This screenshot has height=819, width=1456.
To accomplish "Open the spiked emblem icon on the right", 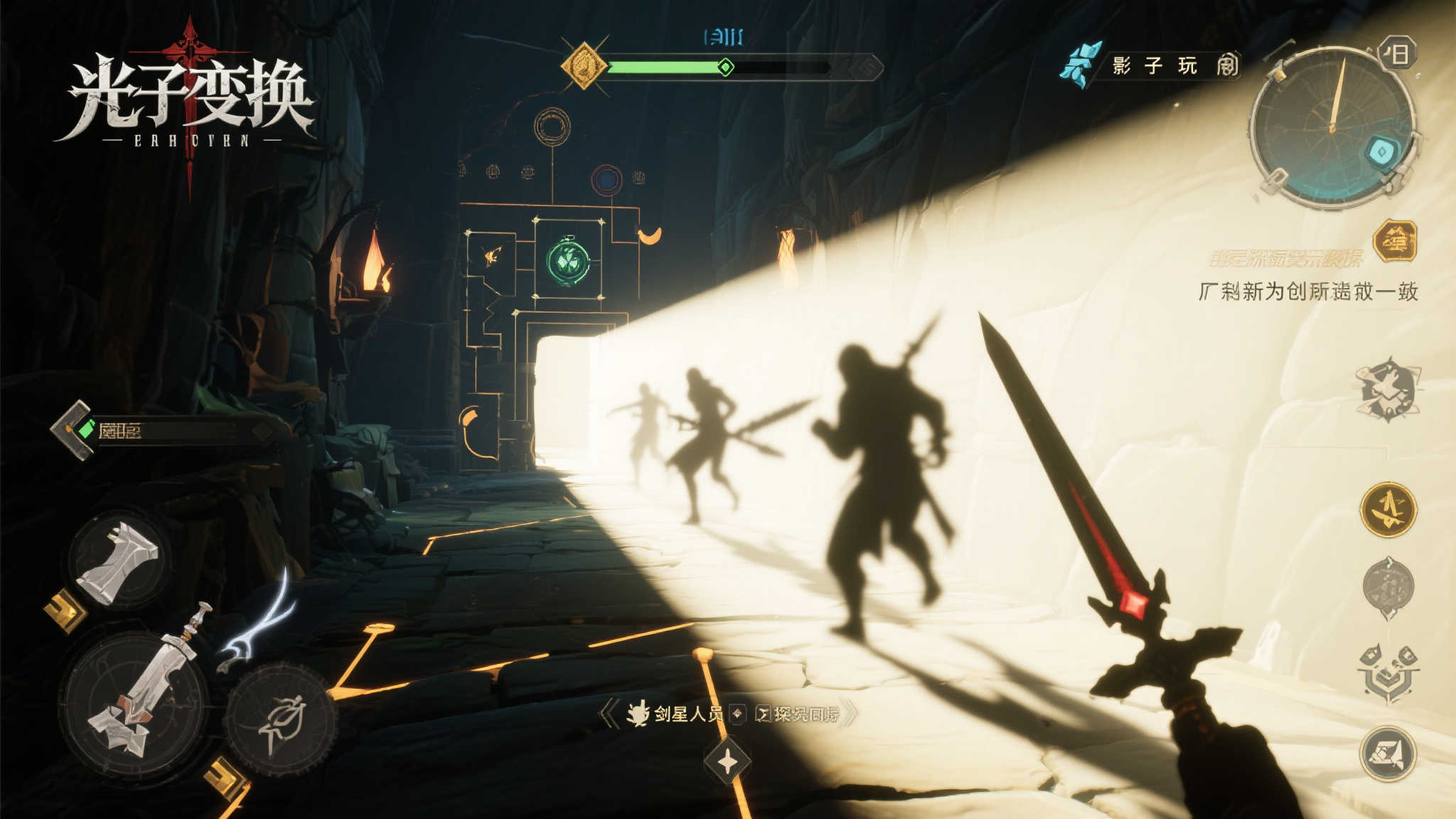I will pyautogui.click(x=1387, y=390).
